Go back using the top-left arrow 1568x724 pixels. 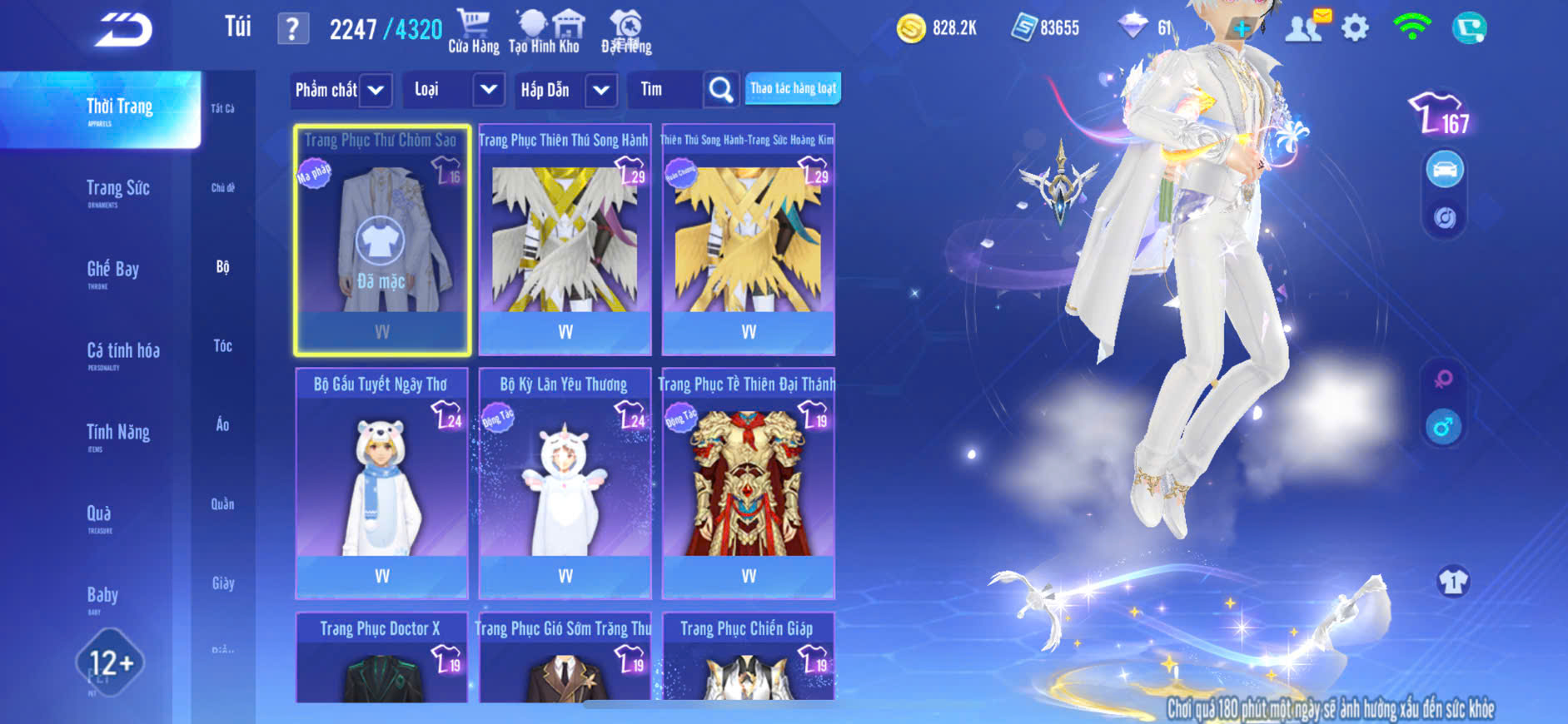pos(123,30)
